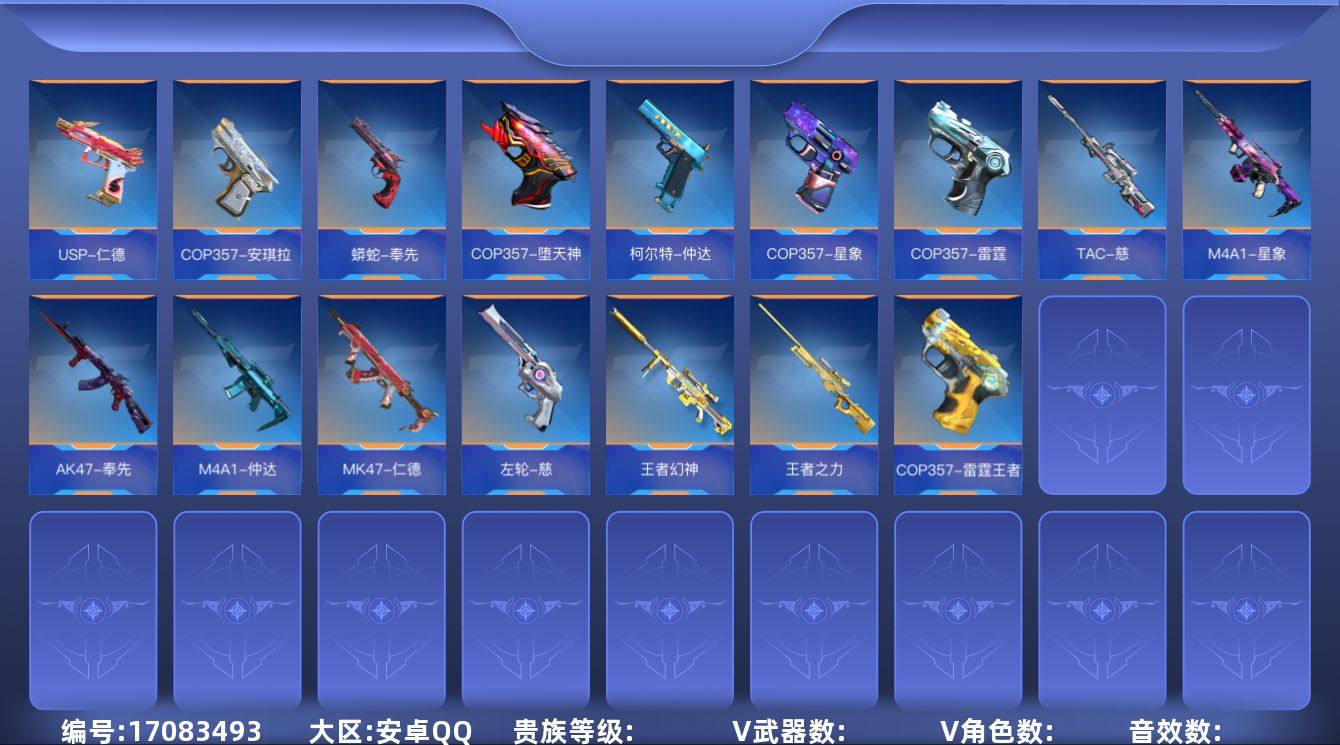
Task: View the MK47-仁德 weapon card
Action: click(x=381, y=390)
